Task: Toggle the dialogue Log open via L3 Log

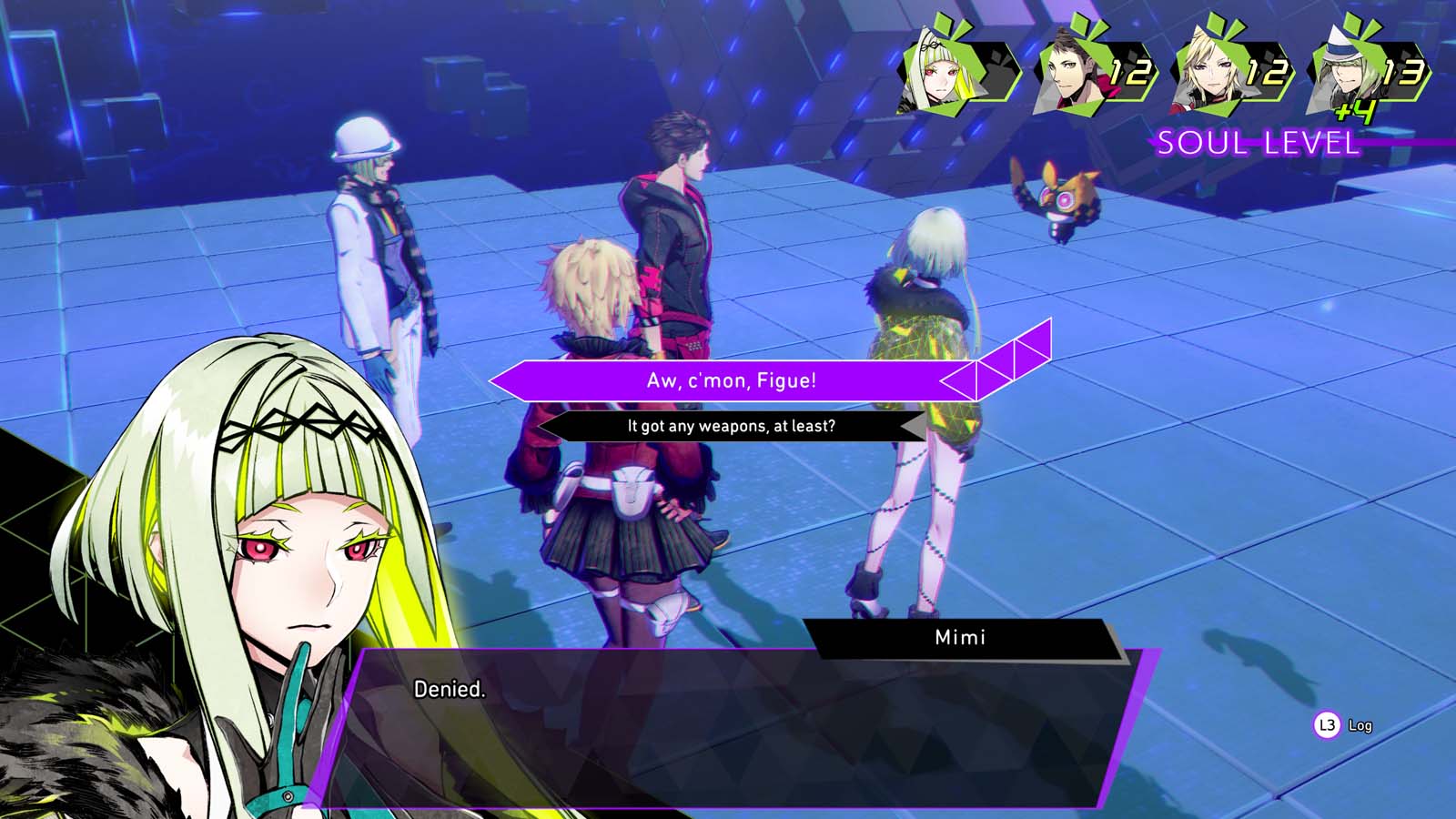Action: coord(1342,726)
